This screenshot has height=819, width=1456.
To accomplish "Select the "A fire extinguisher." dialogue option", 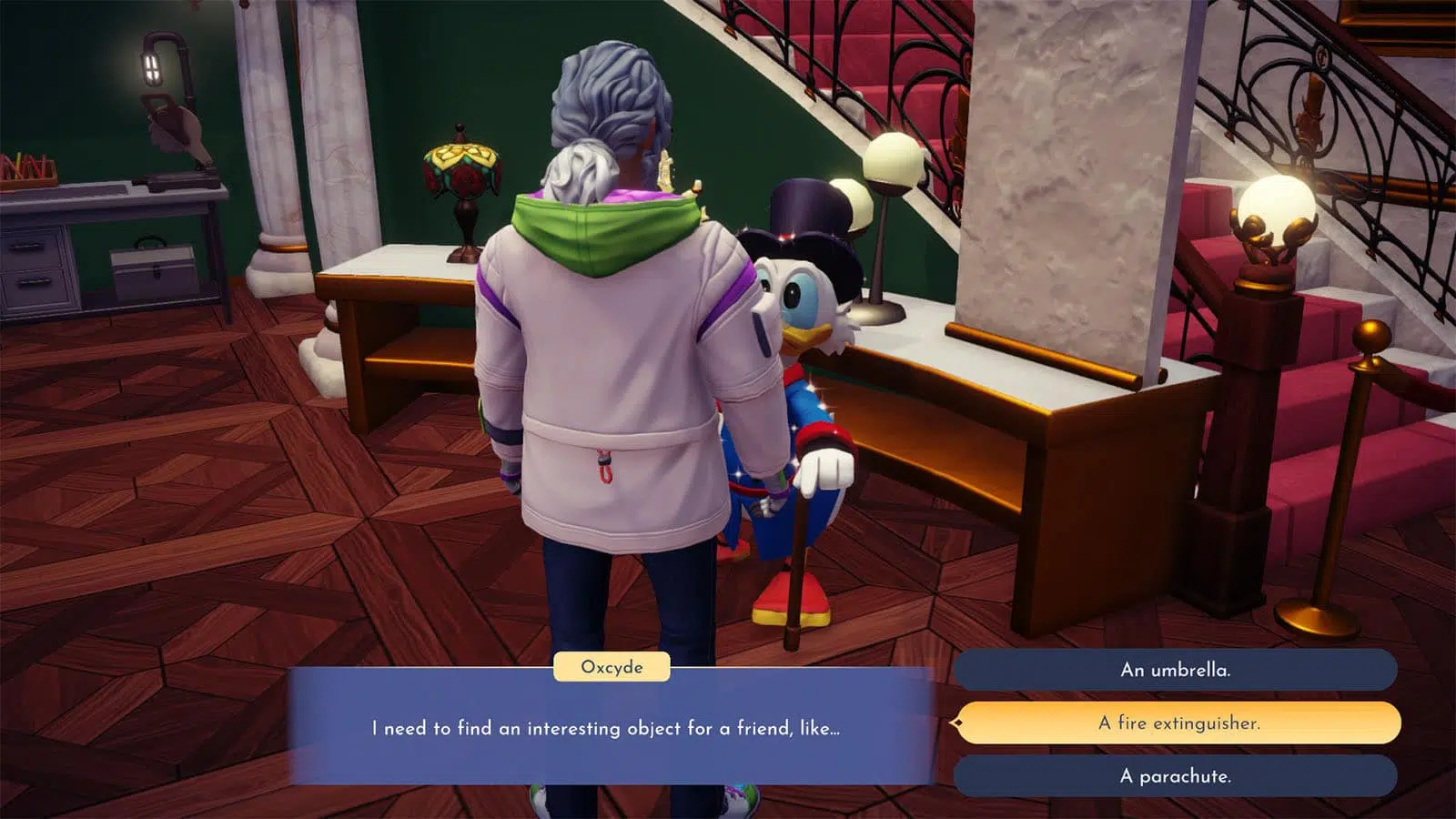I will tap(1178, 723).
